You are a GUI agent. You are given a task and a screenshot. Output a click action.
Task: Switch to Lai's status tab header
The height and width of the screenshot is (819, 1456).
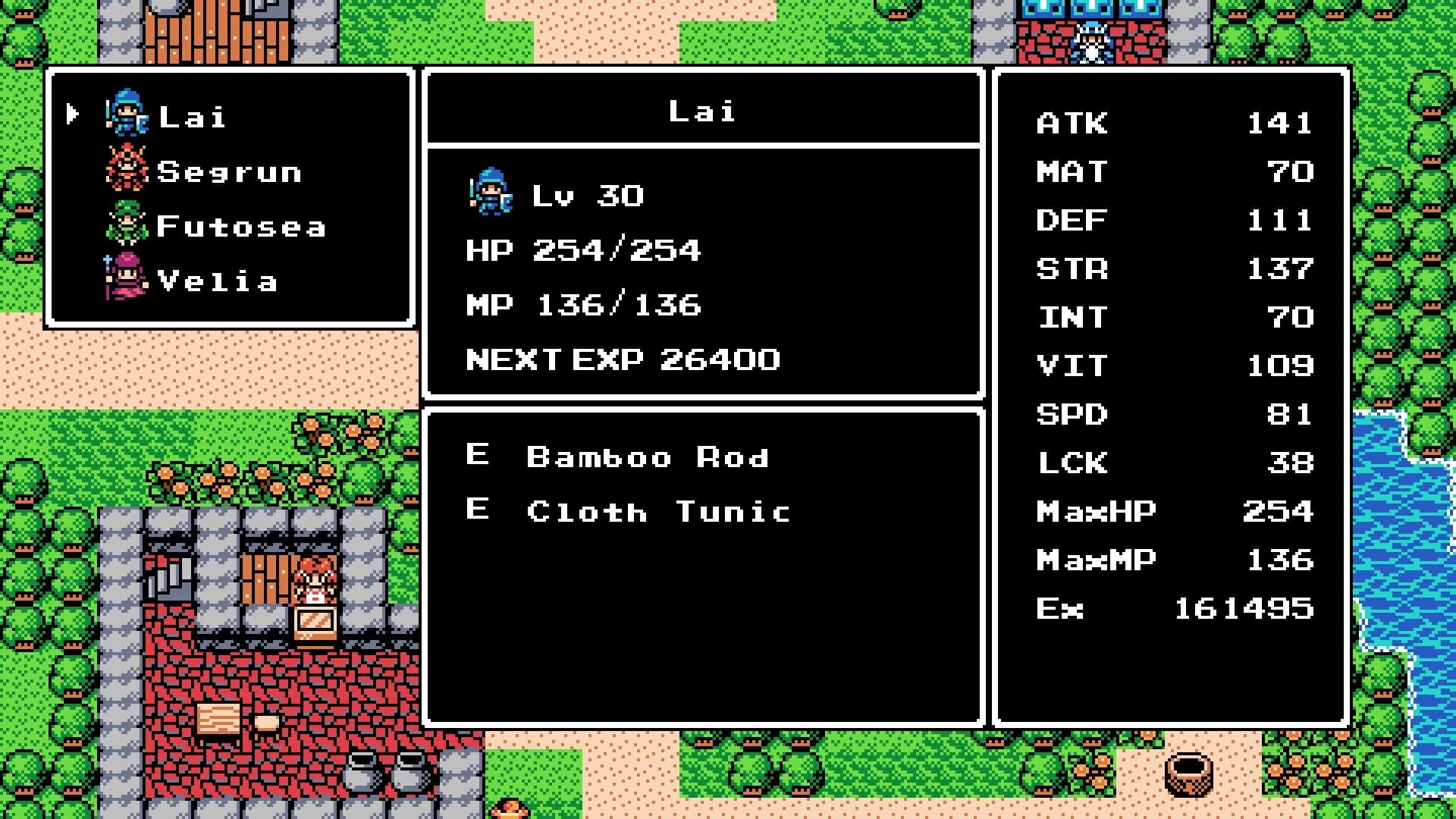point(701,111)
